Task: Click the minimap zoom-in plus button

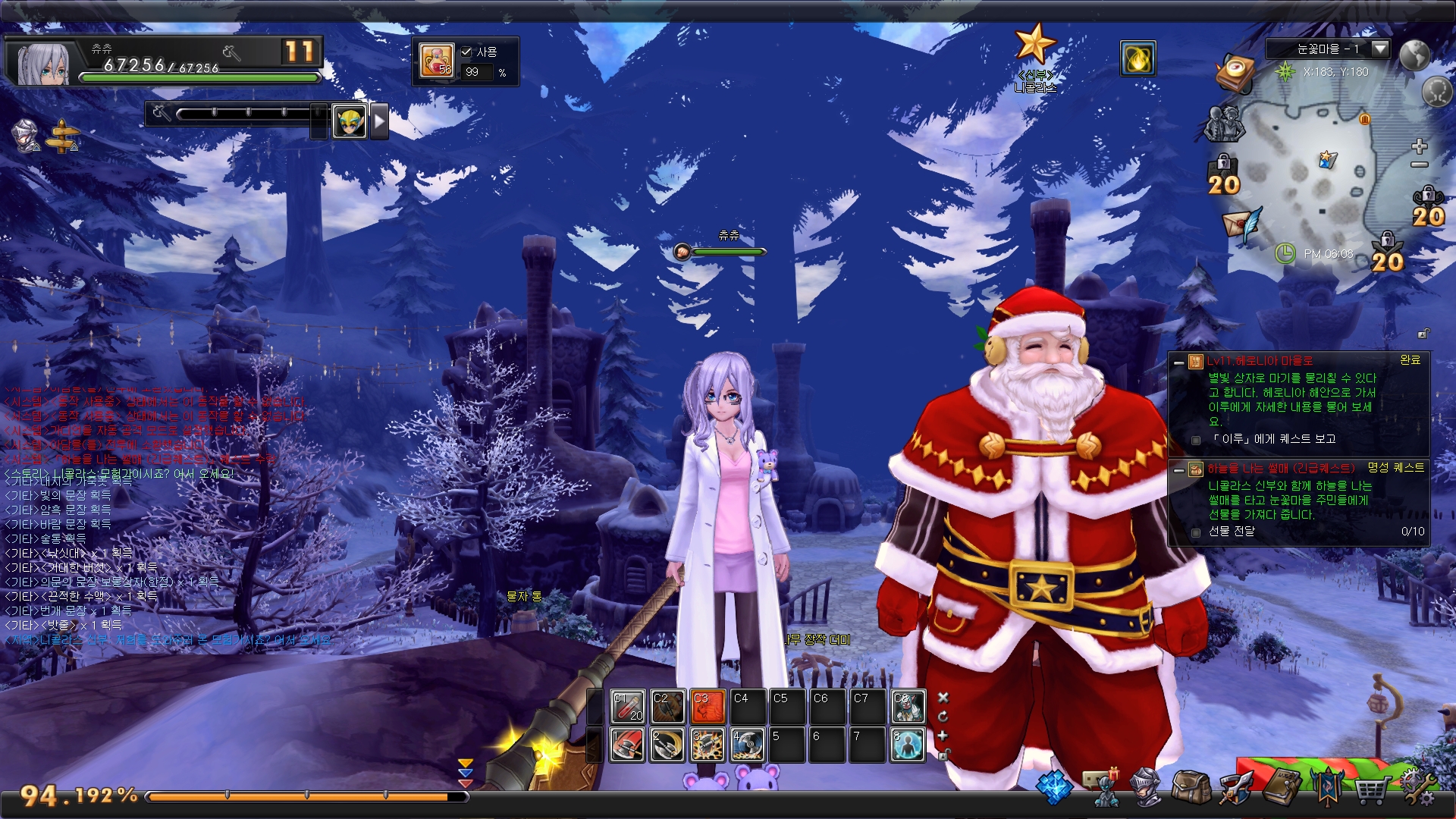Action: [1420, 146]
